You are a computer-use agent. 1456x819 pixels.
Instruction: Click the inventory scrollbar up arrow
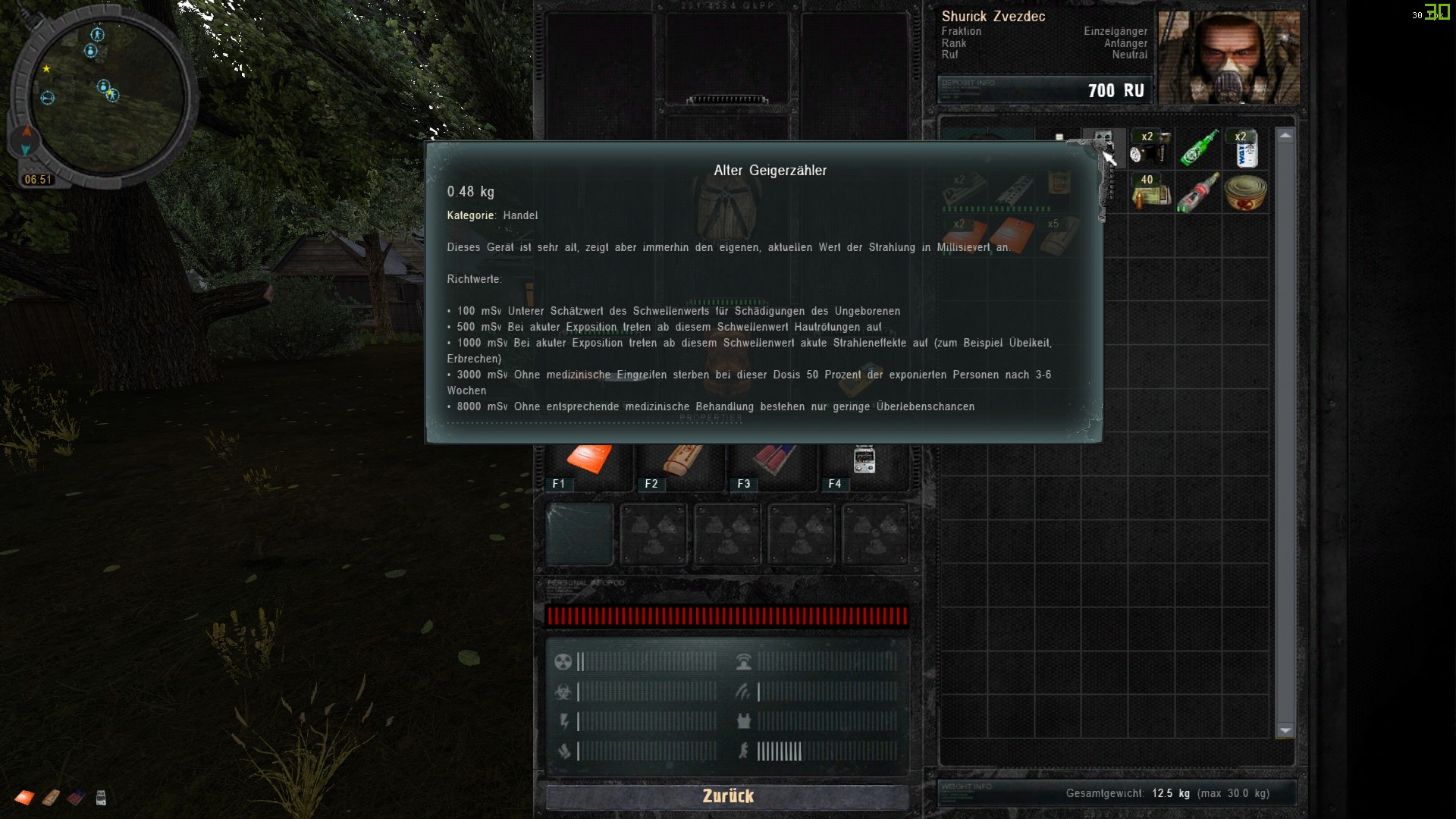(1285, 135)
